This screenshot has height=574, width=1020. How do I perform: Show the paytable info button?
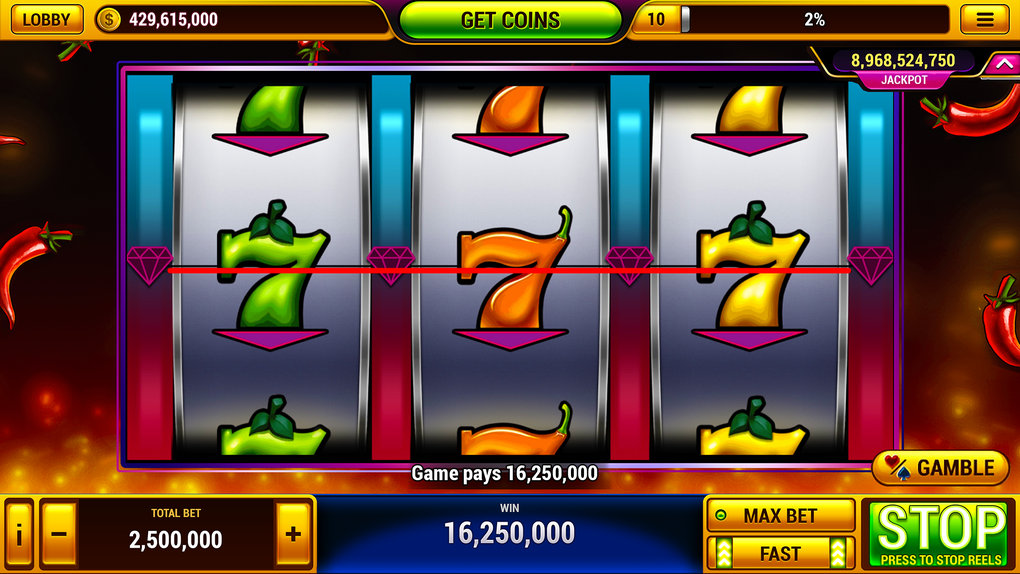pyautogui.click(x=19, y=534)
